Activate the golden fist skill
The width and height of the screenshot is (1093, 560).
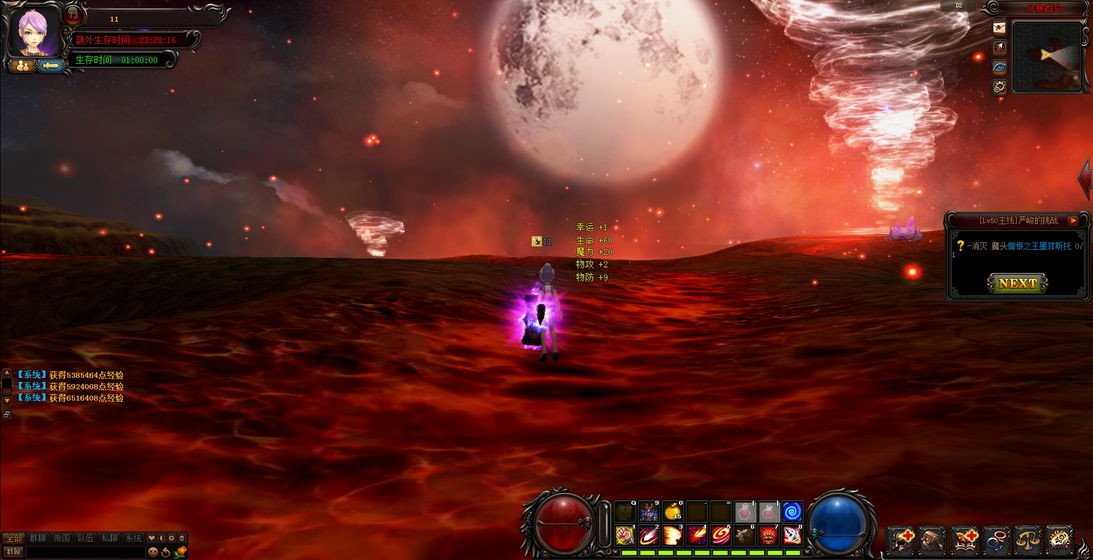[x=624, y=535]
